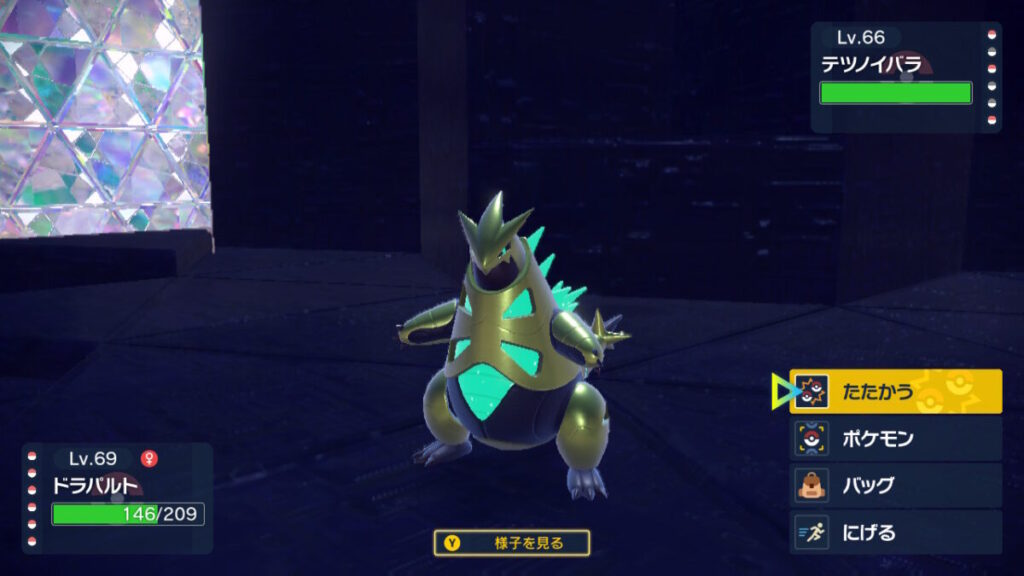Screen dimensions: 1024x576
Task: Choose にげる to run away
Action: tap(896, 532)
